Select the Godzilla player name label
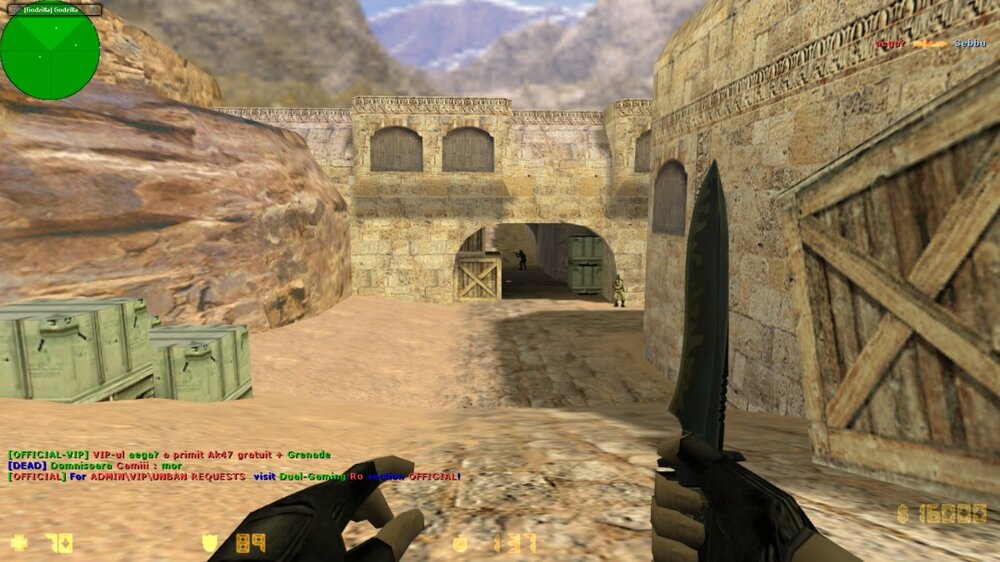The width and height of the screenshot is (1000, 562). coord(50,9)
